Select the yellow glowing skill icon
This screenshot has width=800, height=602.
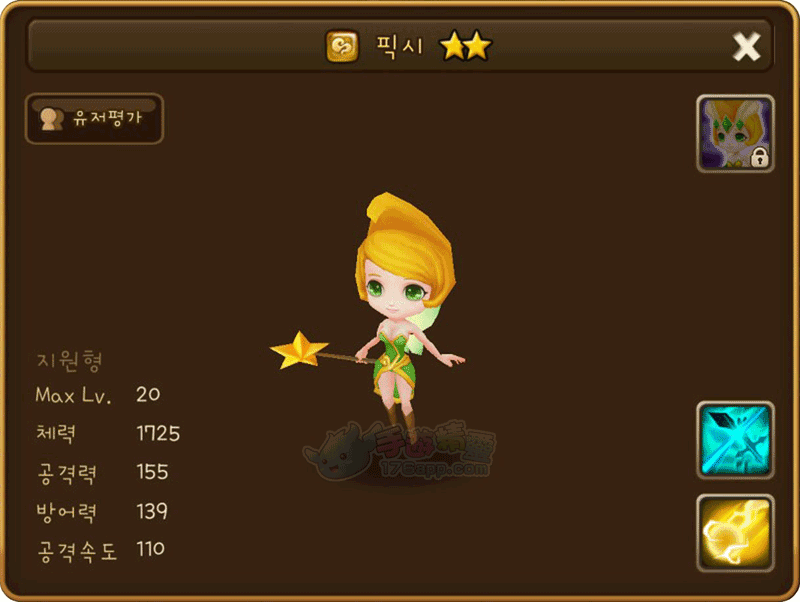point(735,532)
